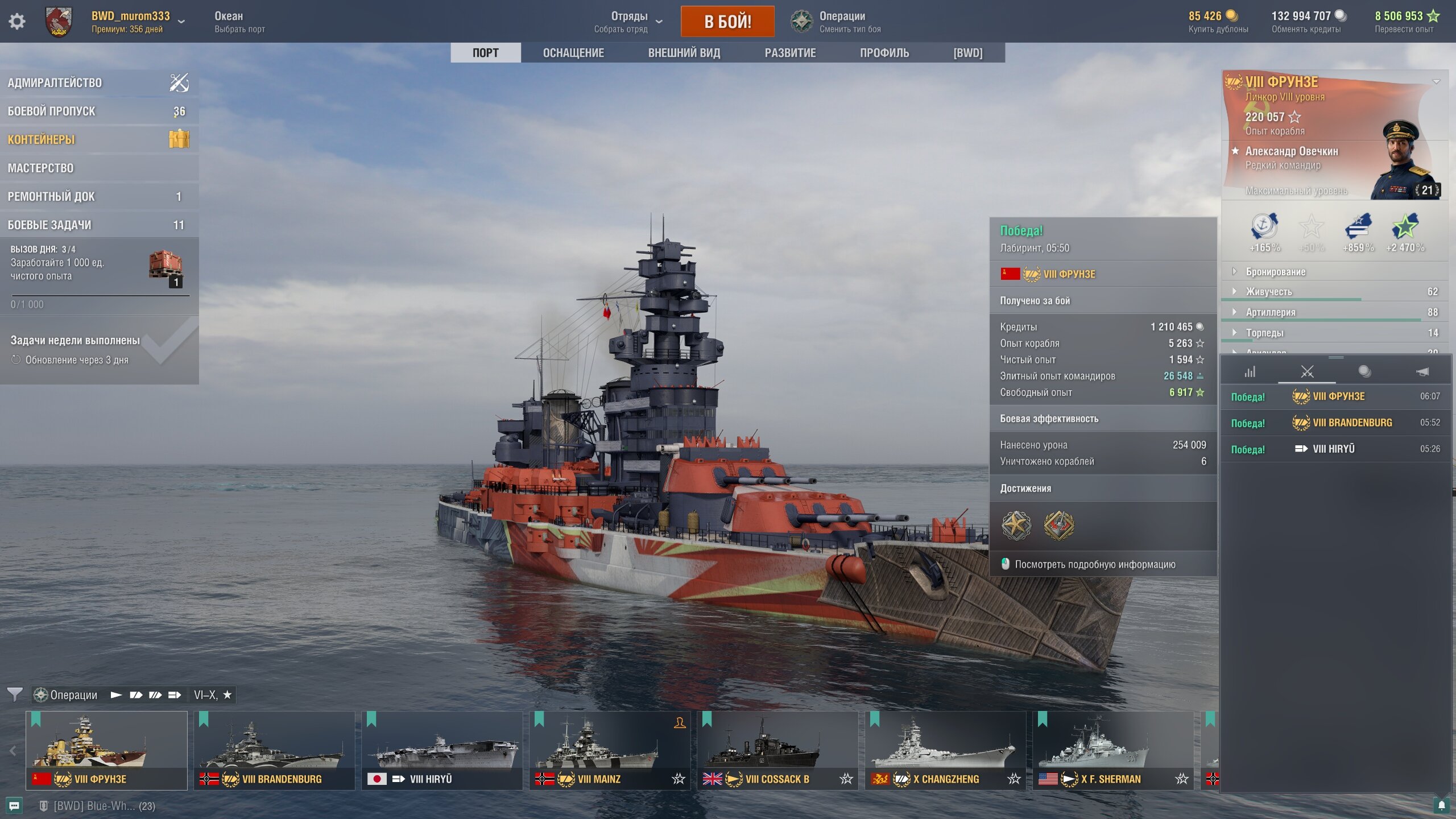Pick the X F. Sherman ship card

click(1112, 750)
